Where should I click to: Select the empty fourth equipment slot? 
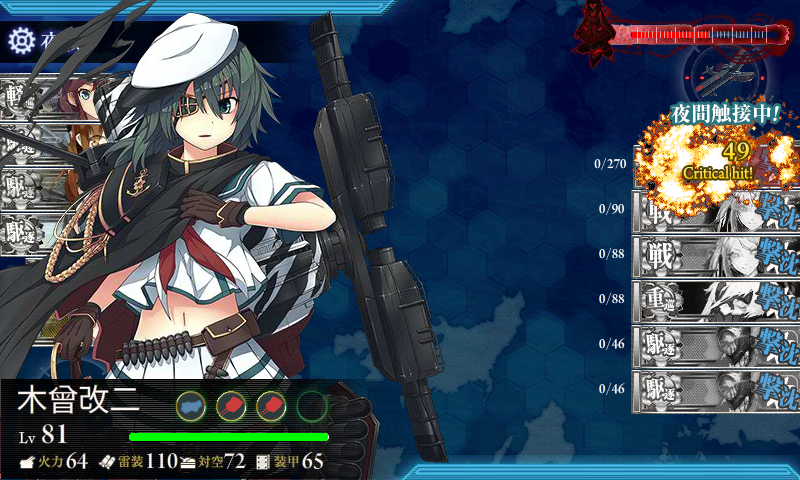point(312,405)
